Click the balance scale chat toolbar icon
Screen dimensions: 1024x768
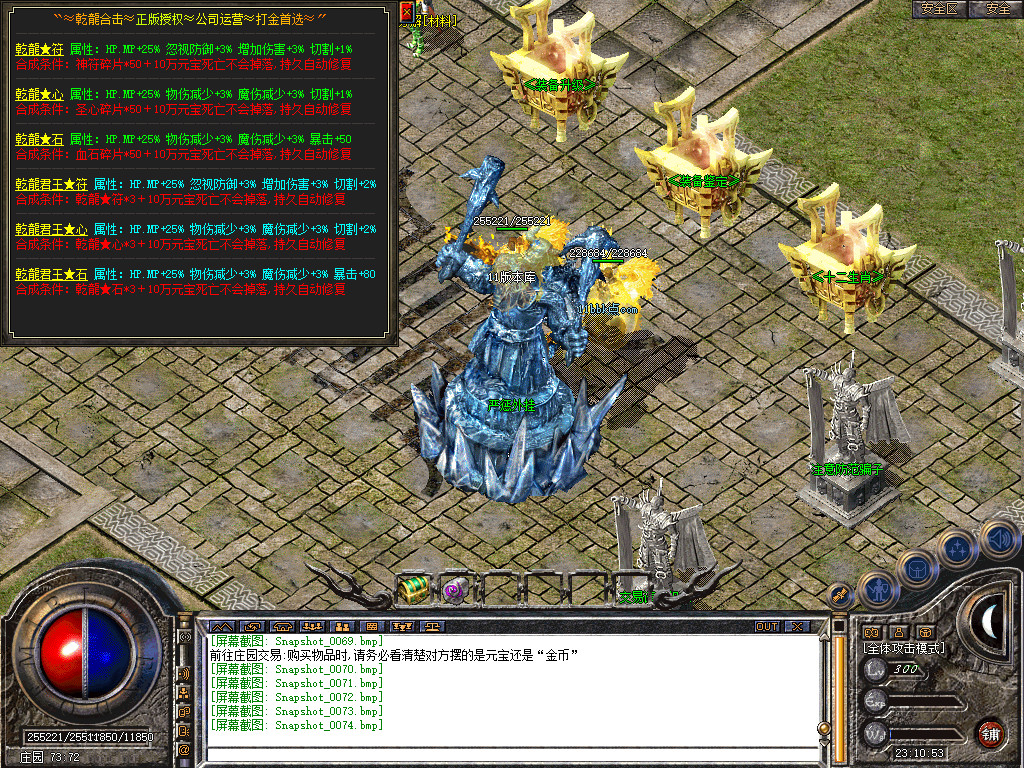click(x=432, y=627)
